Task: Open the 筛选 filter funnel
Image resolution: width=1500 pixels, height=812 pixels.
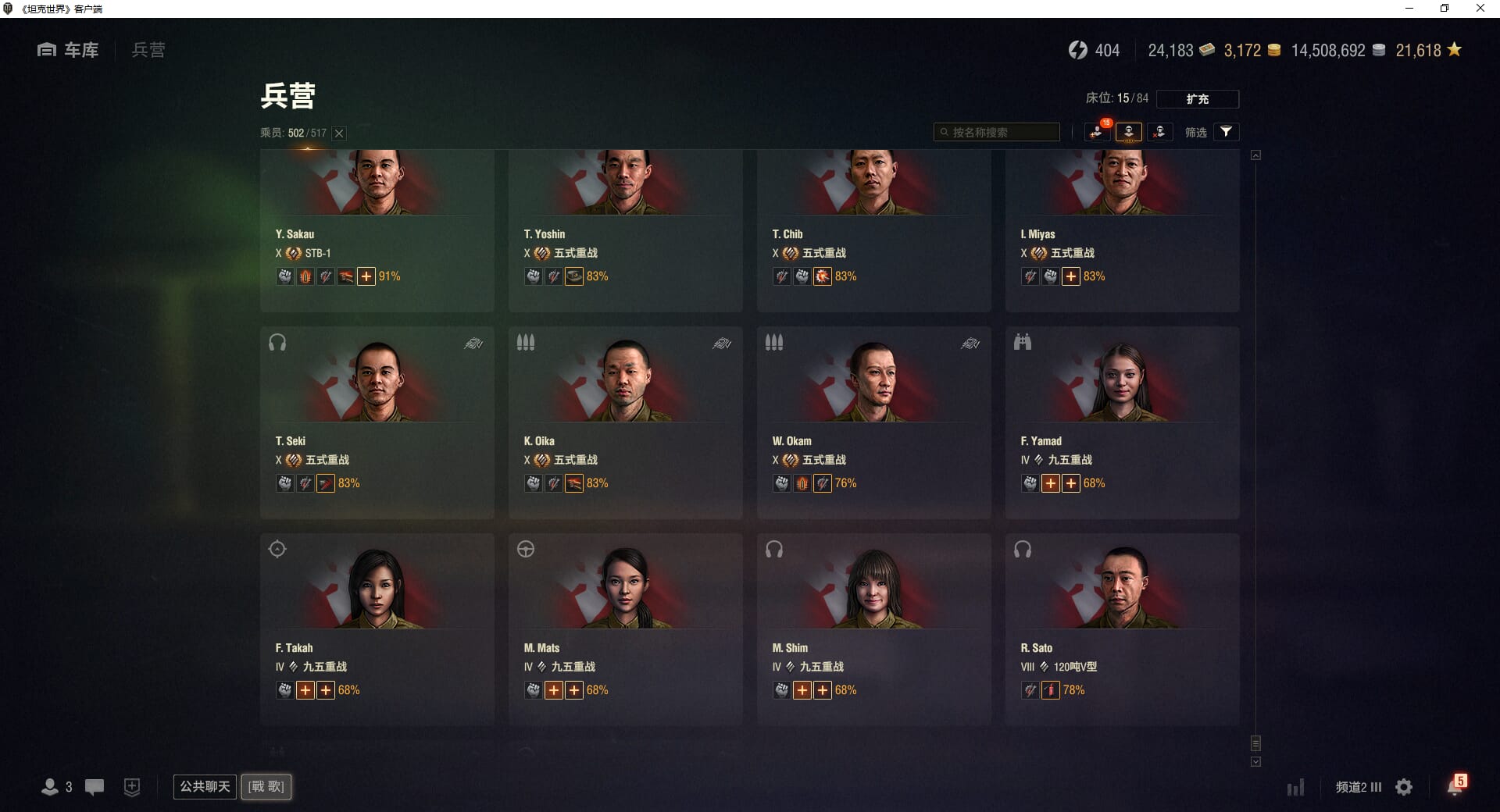Action: pos(1226,132)
